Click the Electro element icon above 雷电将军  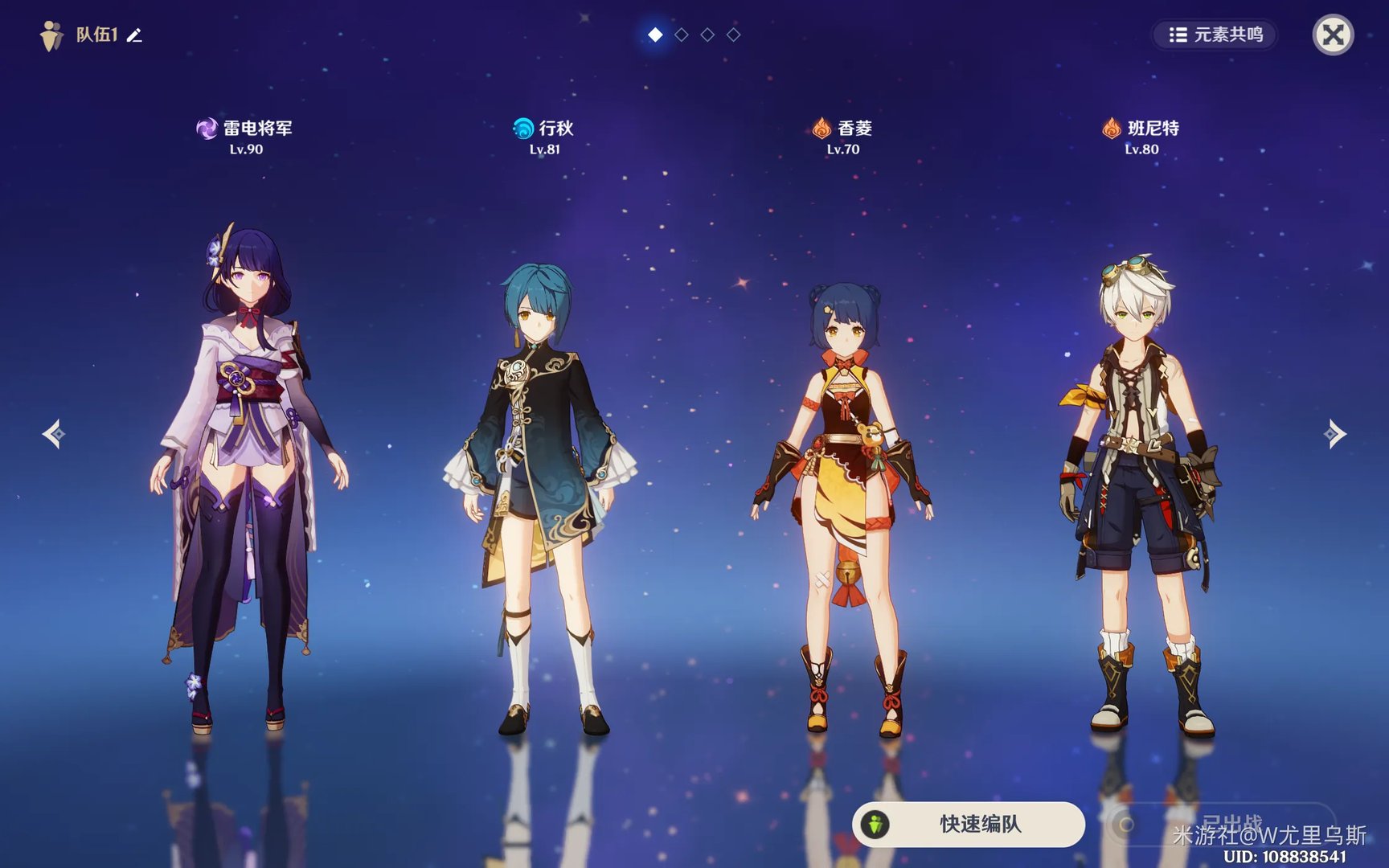pos(206,127)
